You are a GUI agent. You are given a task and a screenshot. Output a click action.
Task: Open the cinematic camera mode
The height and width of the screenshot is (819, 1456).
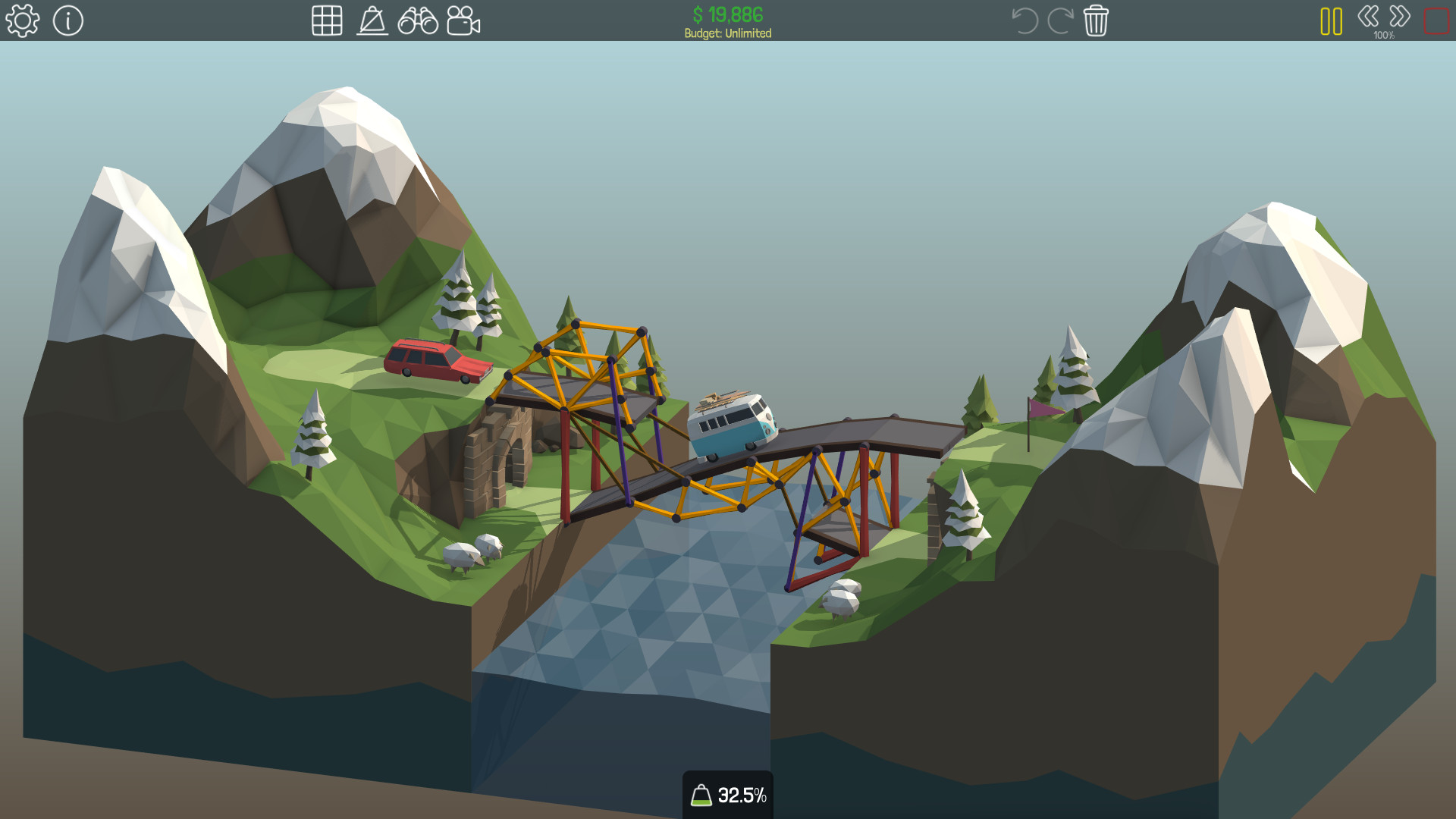(x=466, y=20)
